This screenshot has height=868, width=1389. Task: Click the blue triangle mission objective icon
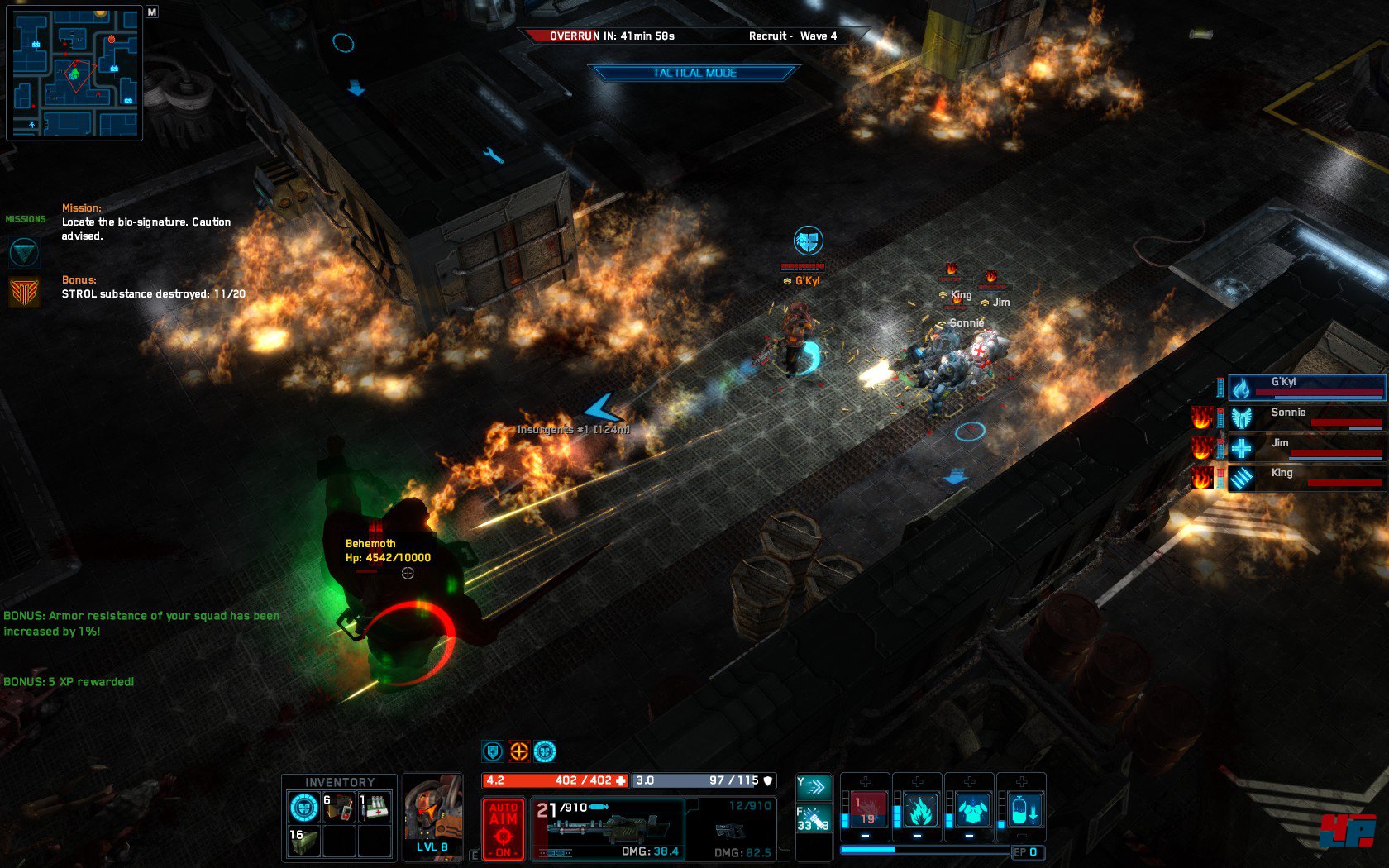point(24,251)
